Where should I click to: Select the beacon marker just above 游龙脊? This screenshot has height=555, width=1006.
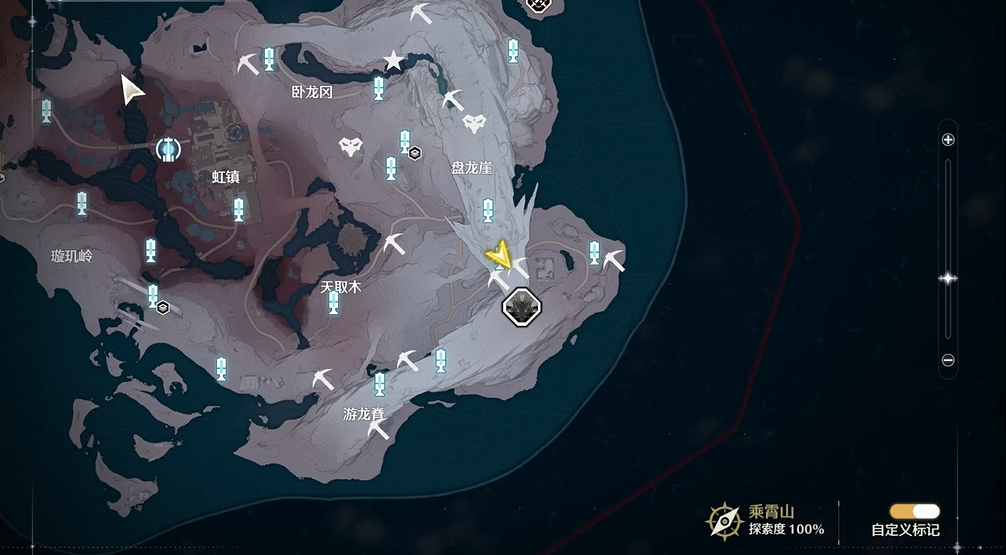click(379, 385)
